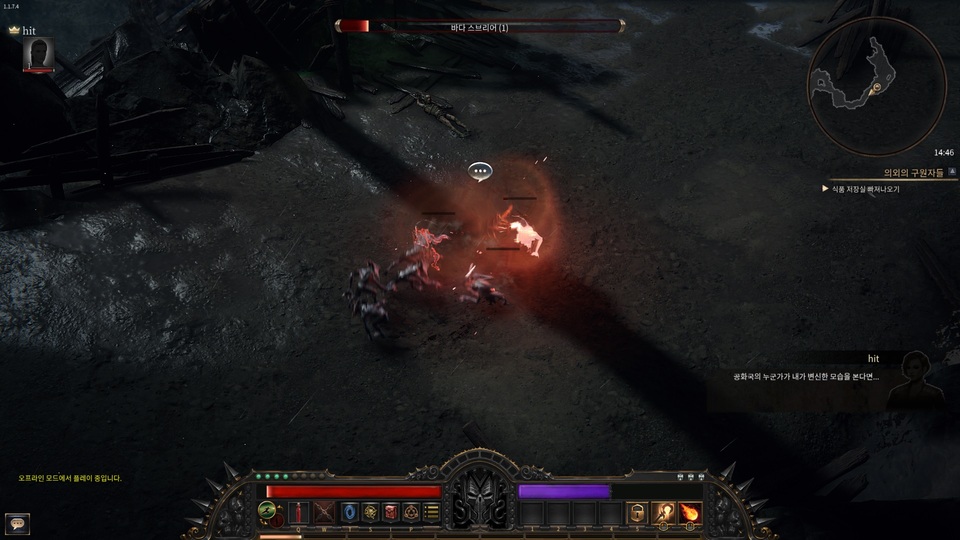Click the speech bubble above the character
This screenshot has width=960, height=540.
(x=480, y=172)
